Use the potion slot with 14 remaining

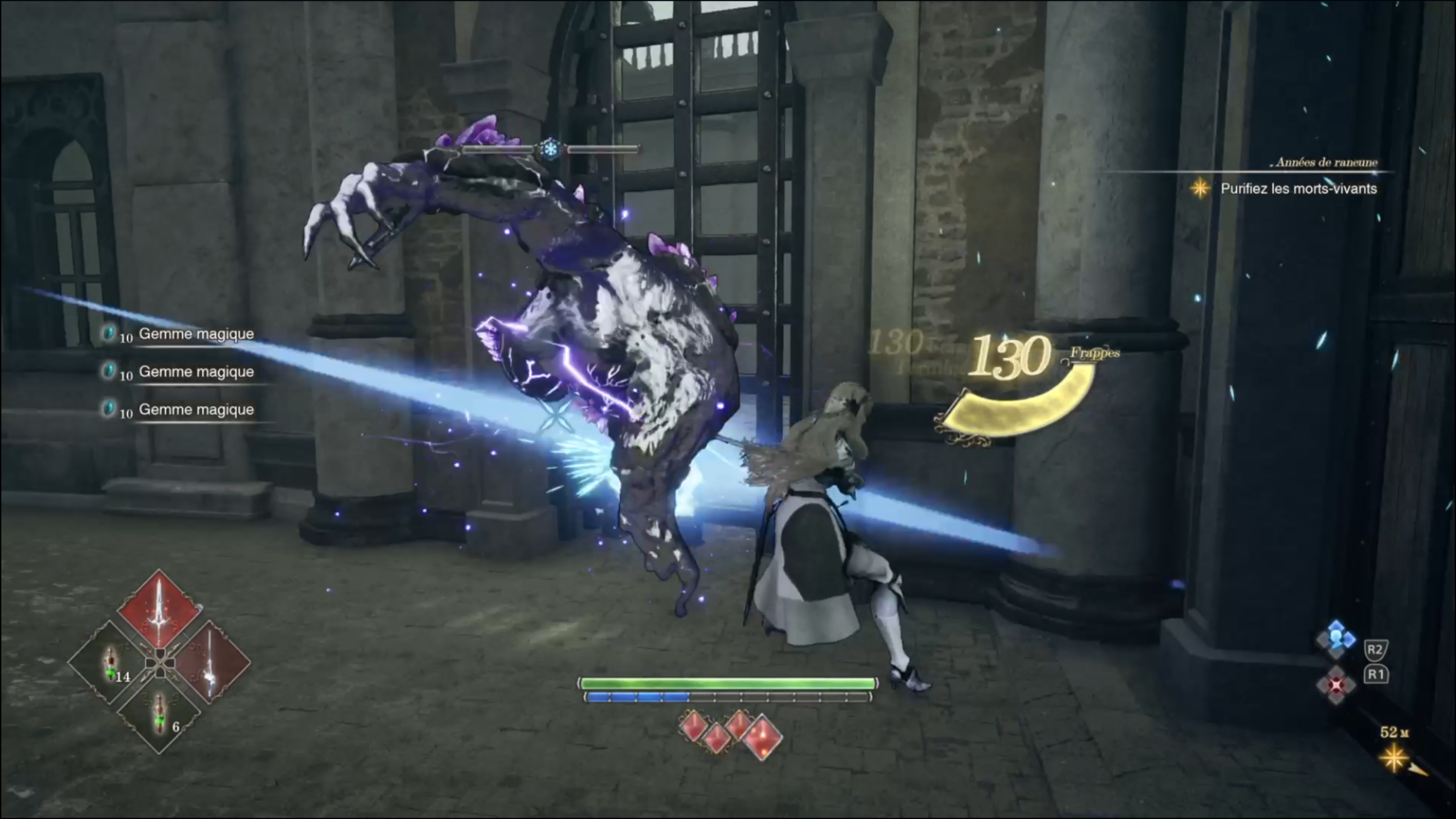(x=110, y=663)
